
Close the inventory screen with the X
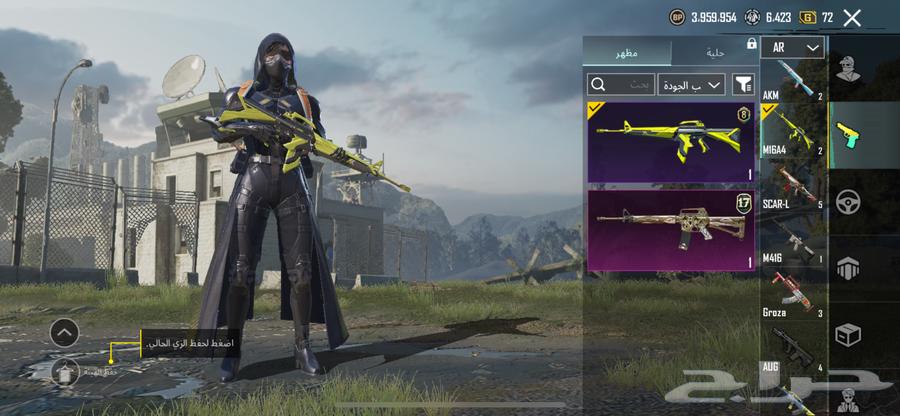tap(852, 17)
